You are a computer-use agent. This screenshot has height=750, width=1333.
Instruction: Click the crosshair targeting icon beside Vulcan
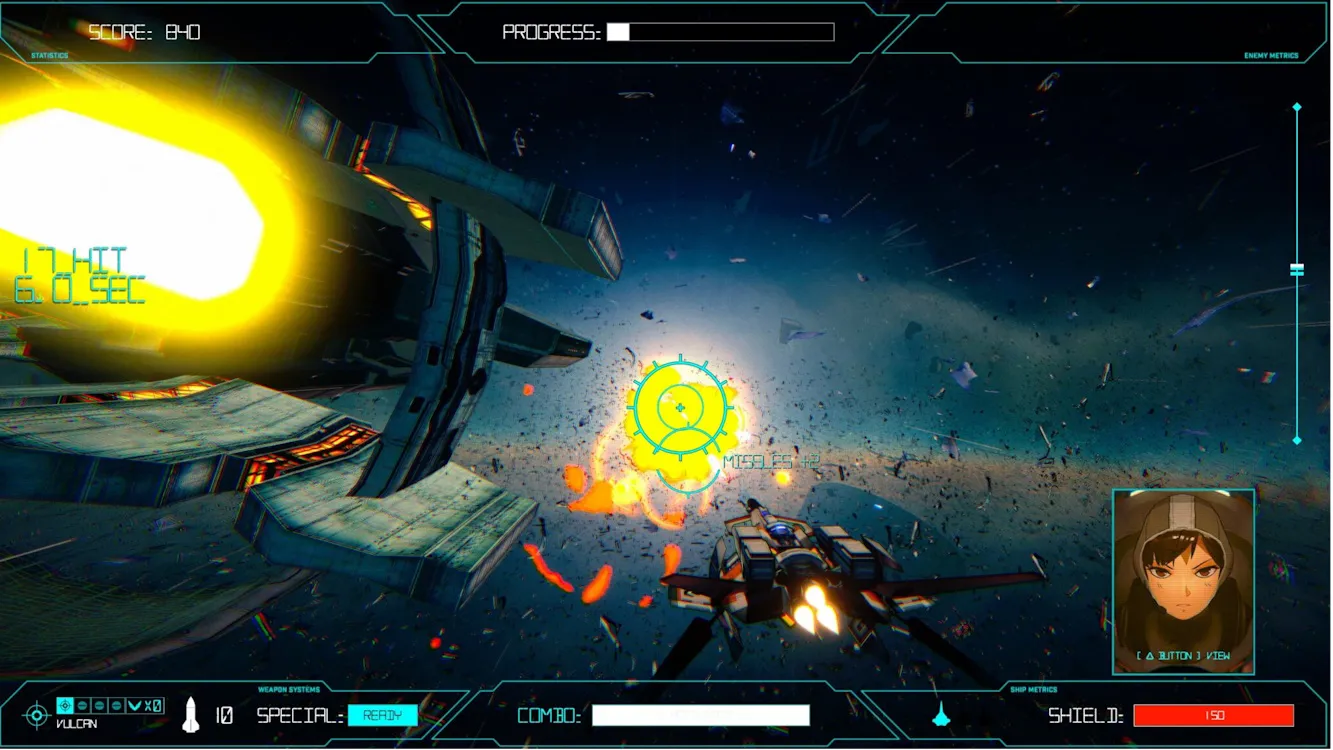click(x=36, y=715)
